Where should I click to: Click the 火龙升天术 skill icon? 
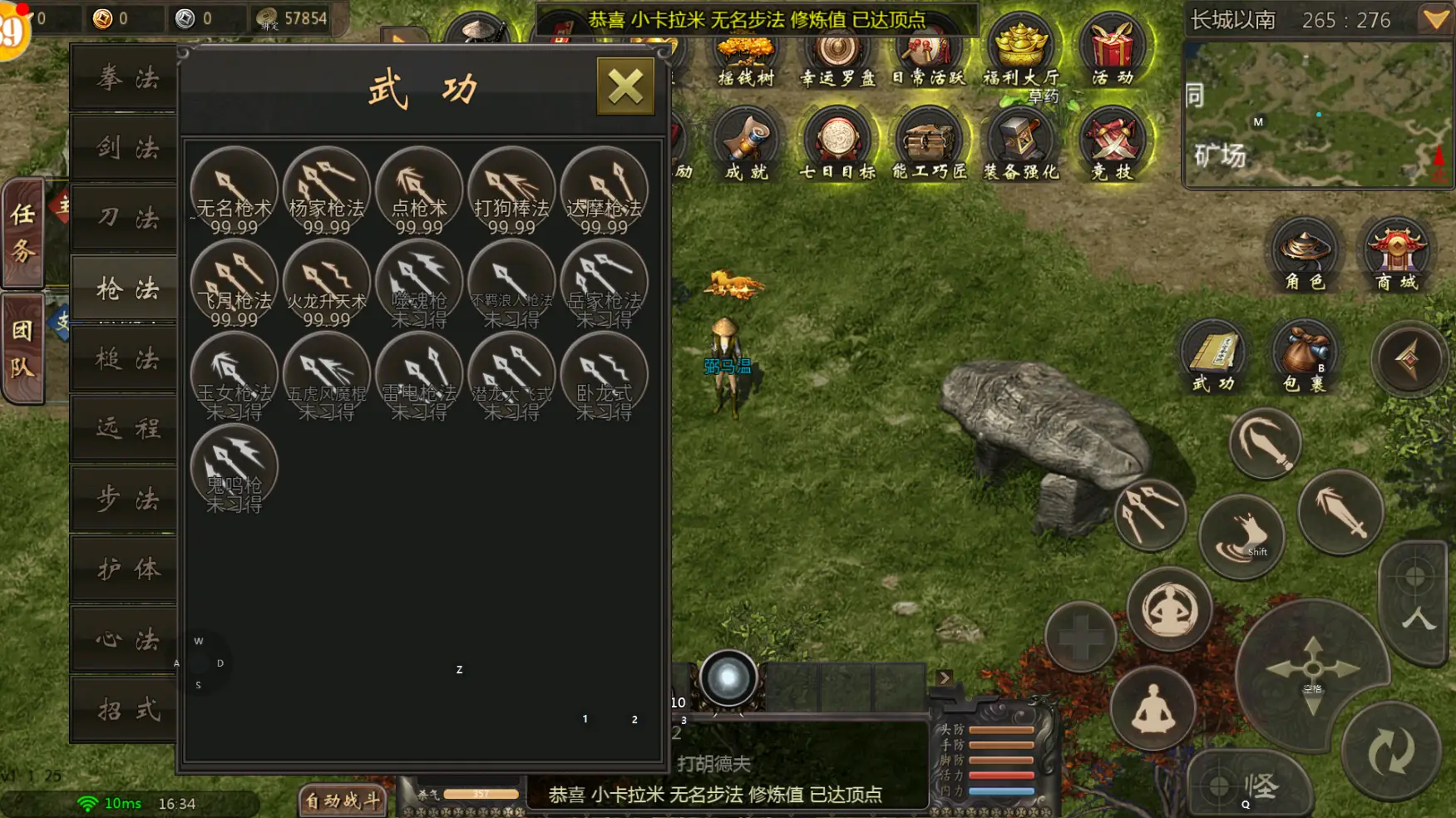click(x=326, y=283)
